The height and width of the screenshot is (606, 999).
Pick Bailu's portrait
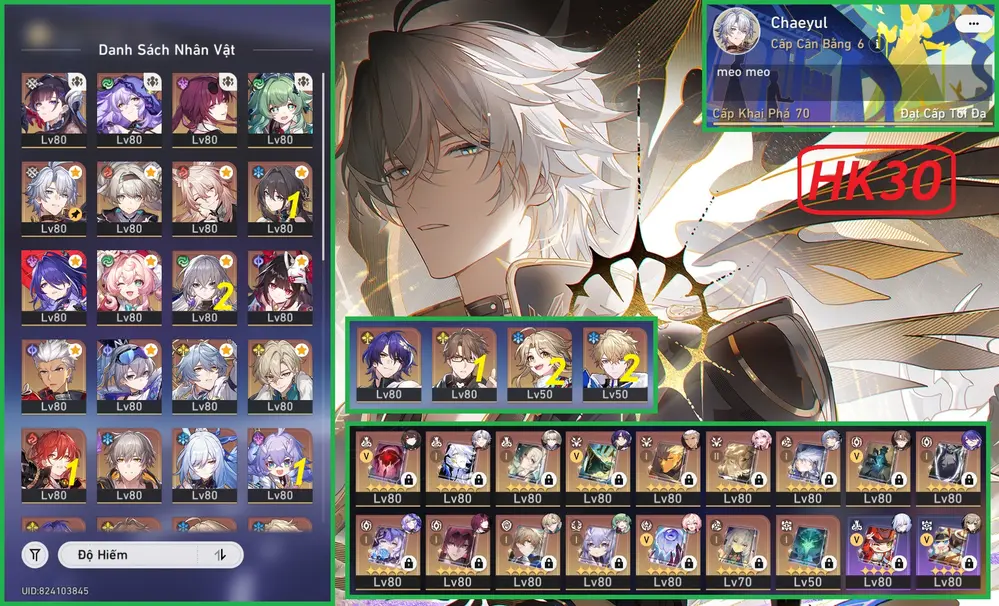pyautogui.click(x=280, y=458)
